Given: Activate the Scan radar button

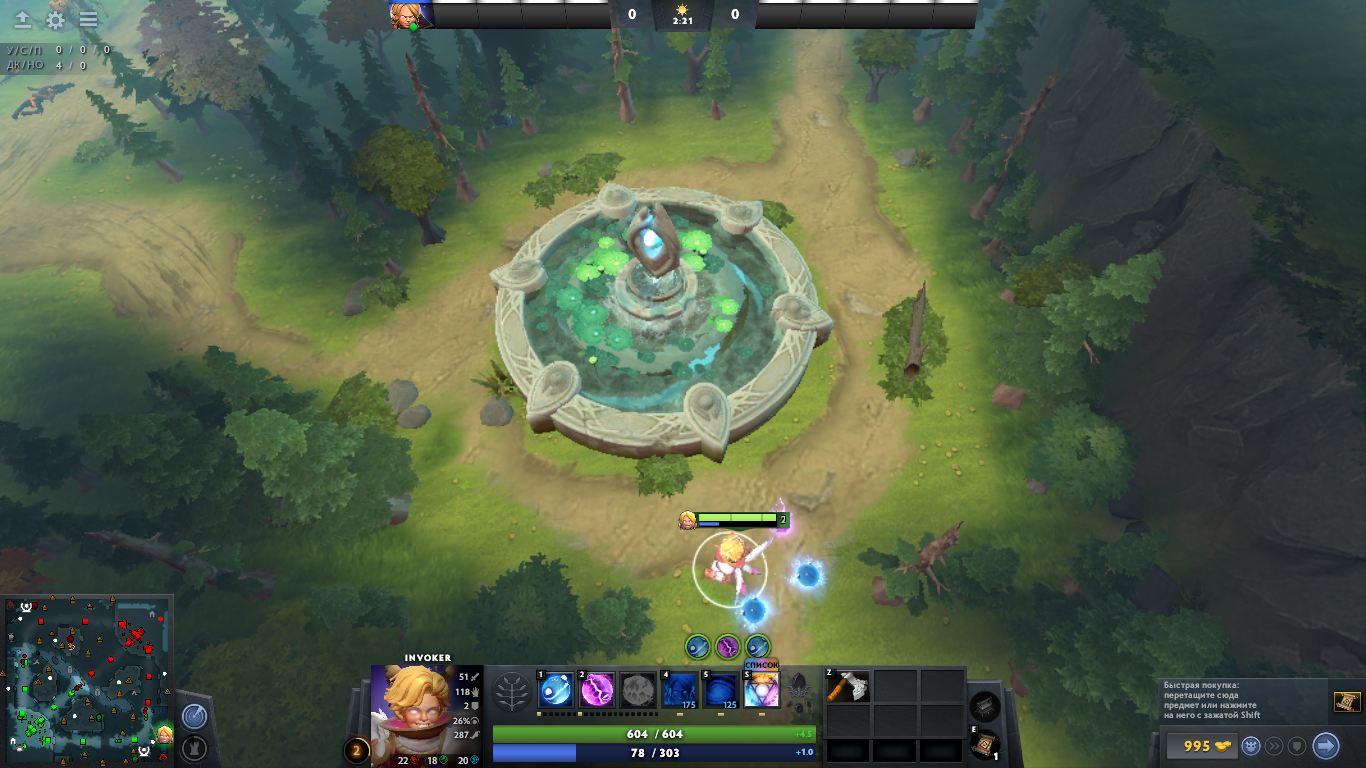Looking at the screenshot, I should pyautogui.click(x=193, y=717).
